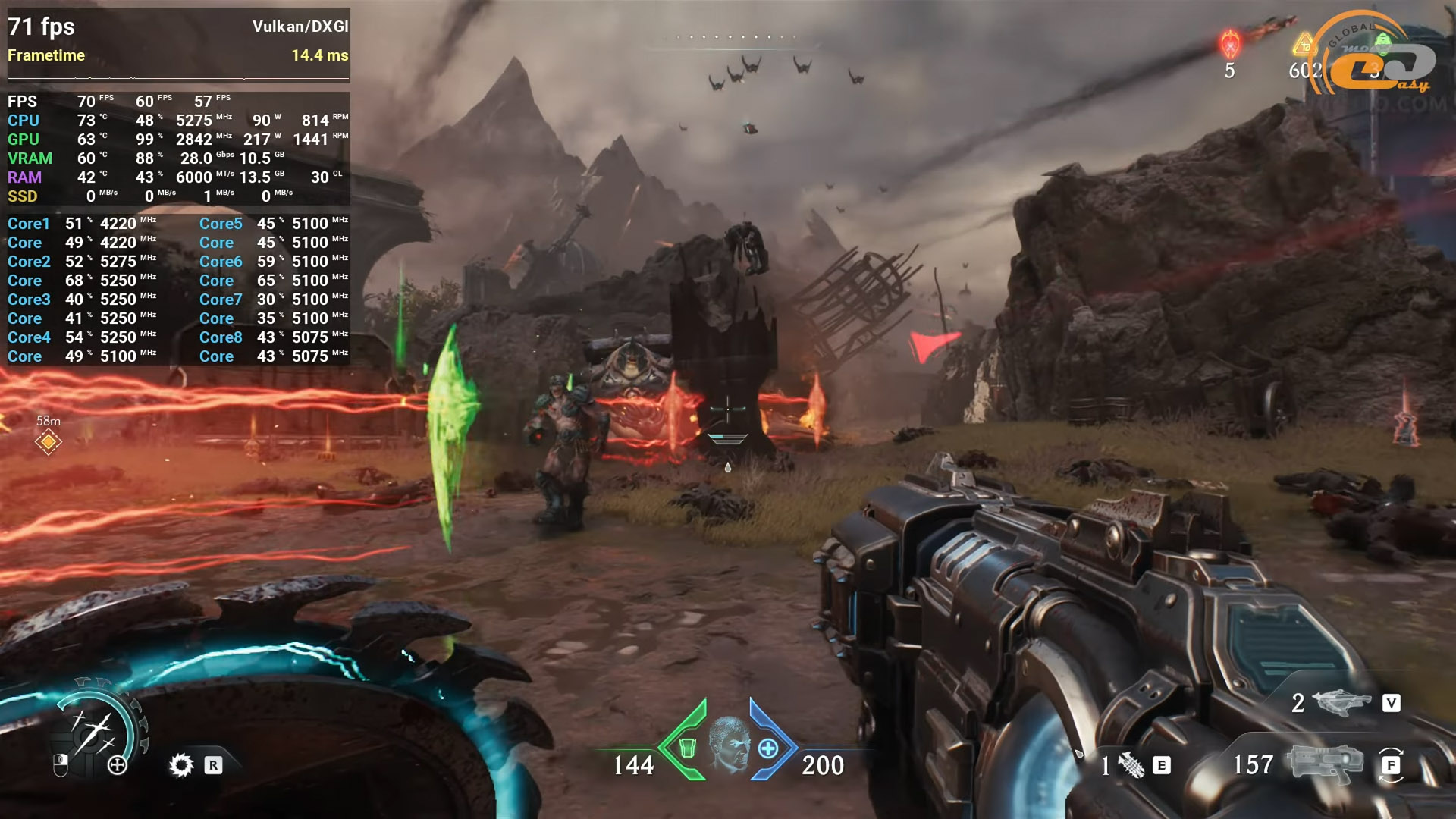Click the red demon skull counter icon

click(1229, 44)
